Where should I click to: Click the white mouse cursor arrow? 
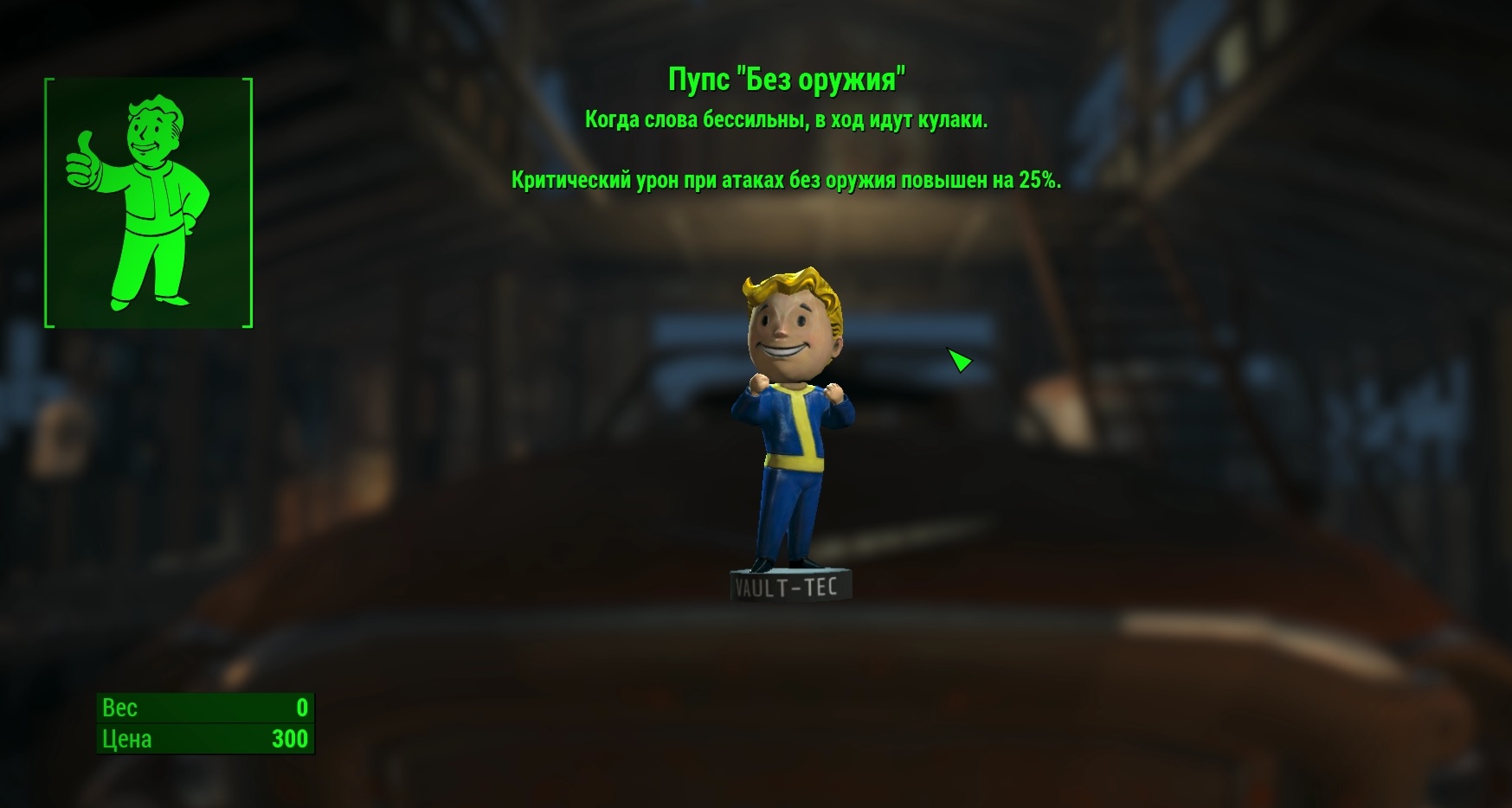(x=959, y=362)
